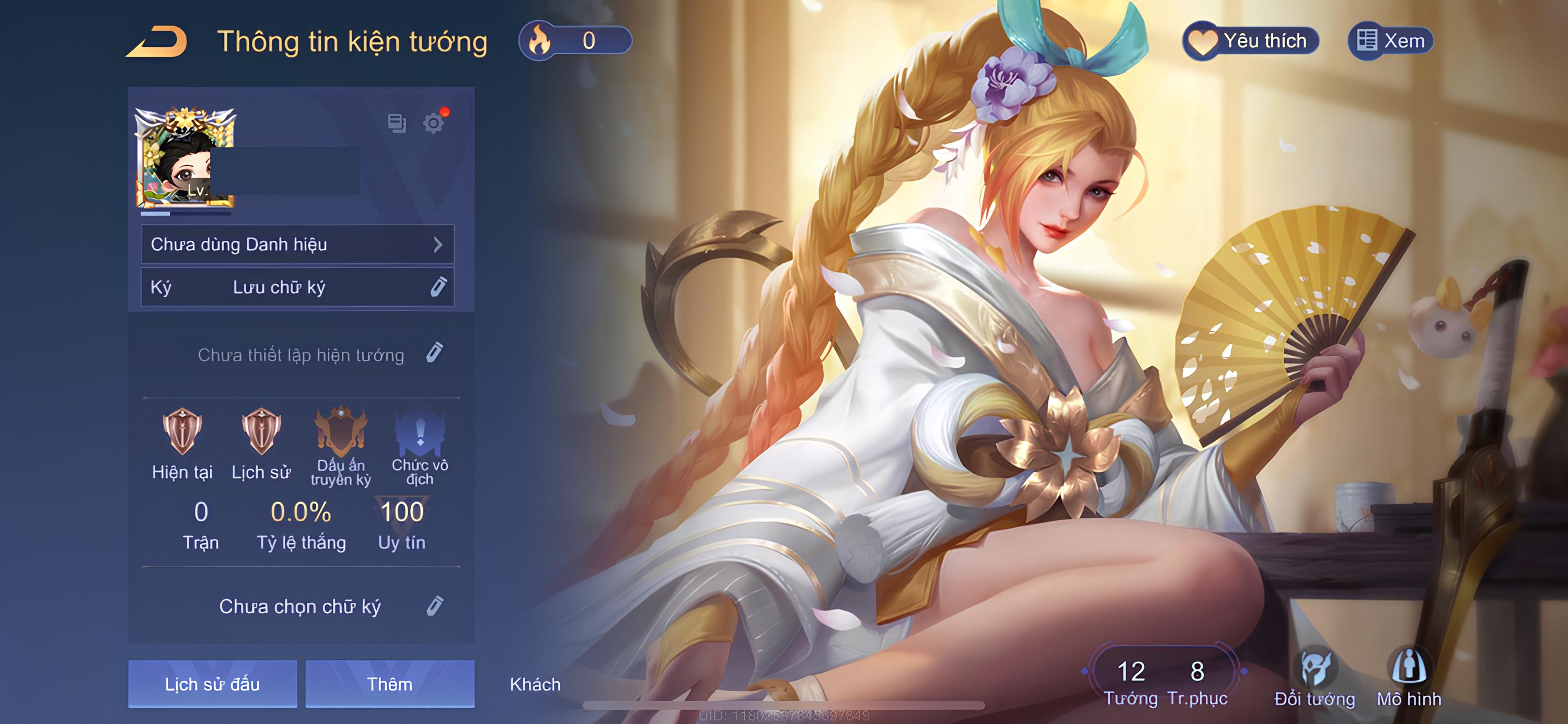
Task: Edit the Chưa chọn chữ ký entry
Action: [x=435, y=606]
